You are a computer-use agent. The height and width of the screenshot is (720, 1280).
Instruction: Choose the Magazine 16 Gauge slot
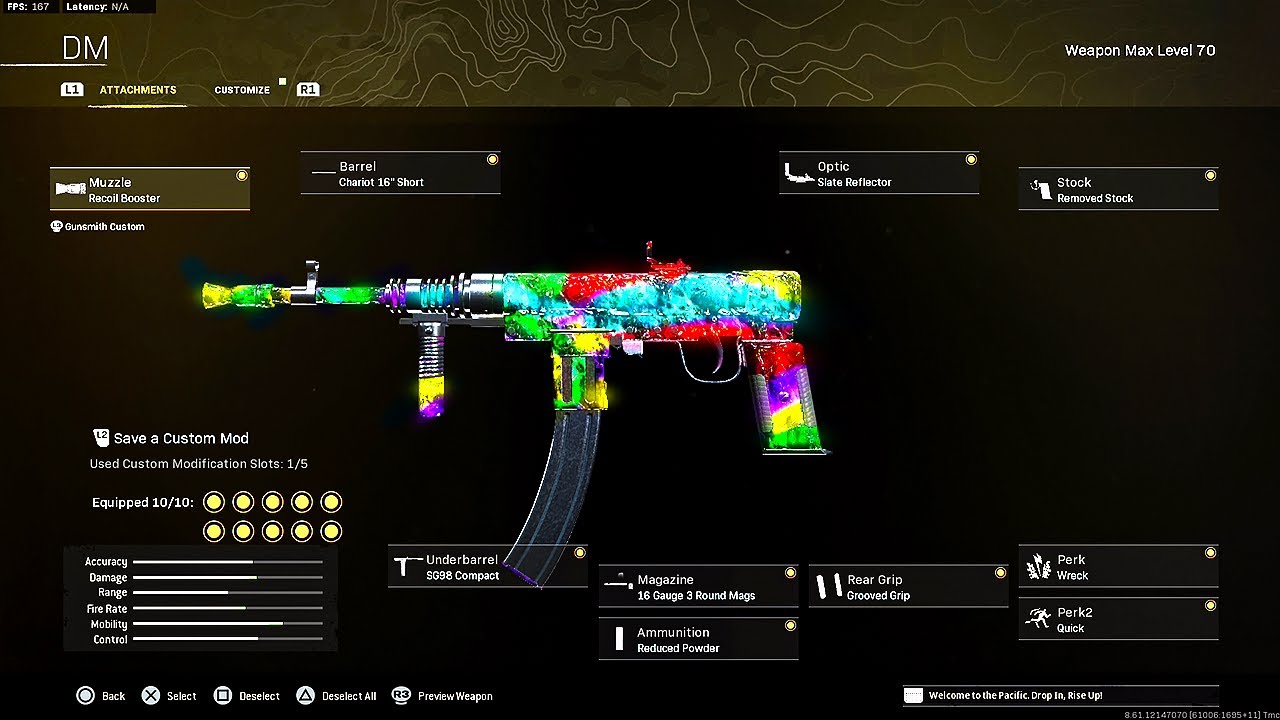click(x=698, y=587)
